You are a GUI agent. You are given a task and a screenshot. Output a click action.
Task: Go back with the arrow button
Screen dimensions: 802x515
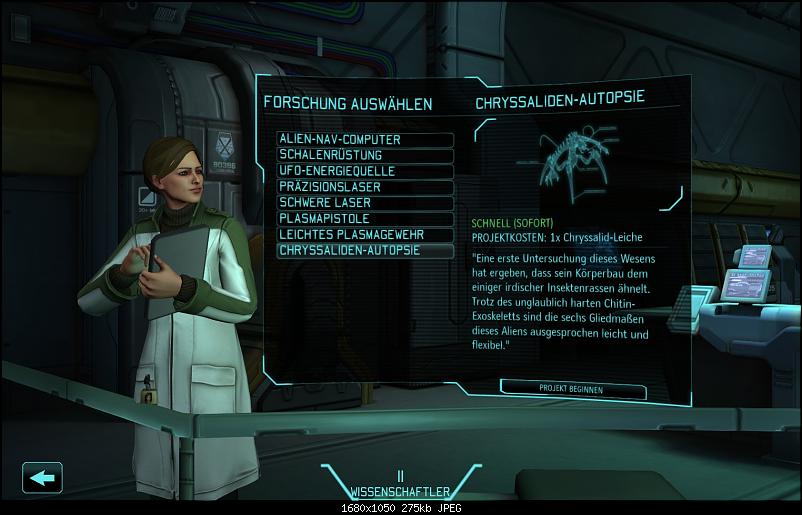[x=41, y=477]
